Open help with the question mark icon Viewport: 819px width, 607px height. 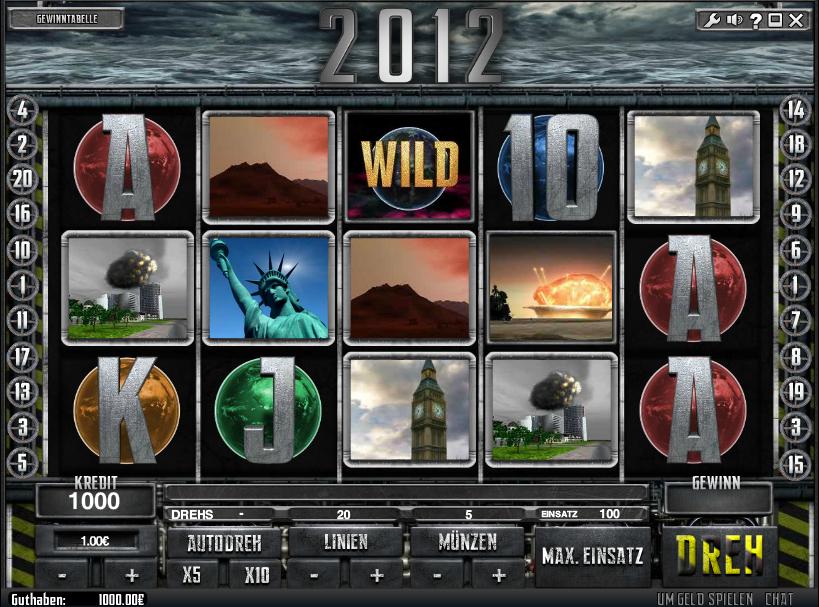click(x=756, y=20)
